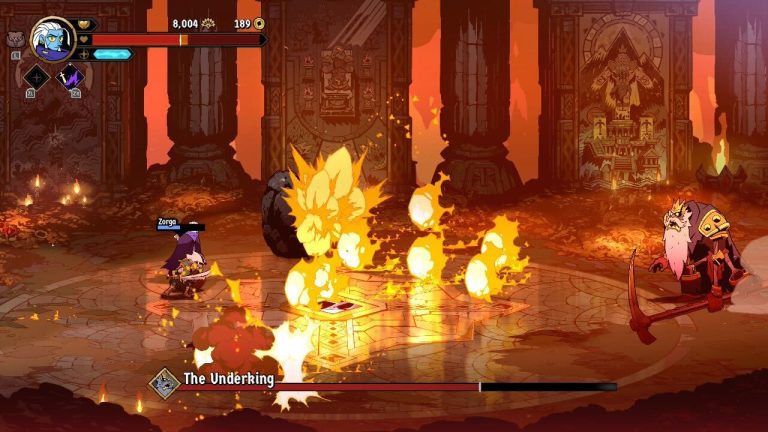Select the dark diamond ability slot
This screenshot has width=768, height=432.
pyautogui.click(x=37, y=78)
